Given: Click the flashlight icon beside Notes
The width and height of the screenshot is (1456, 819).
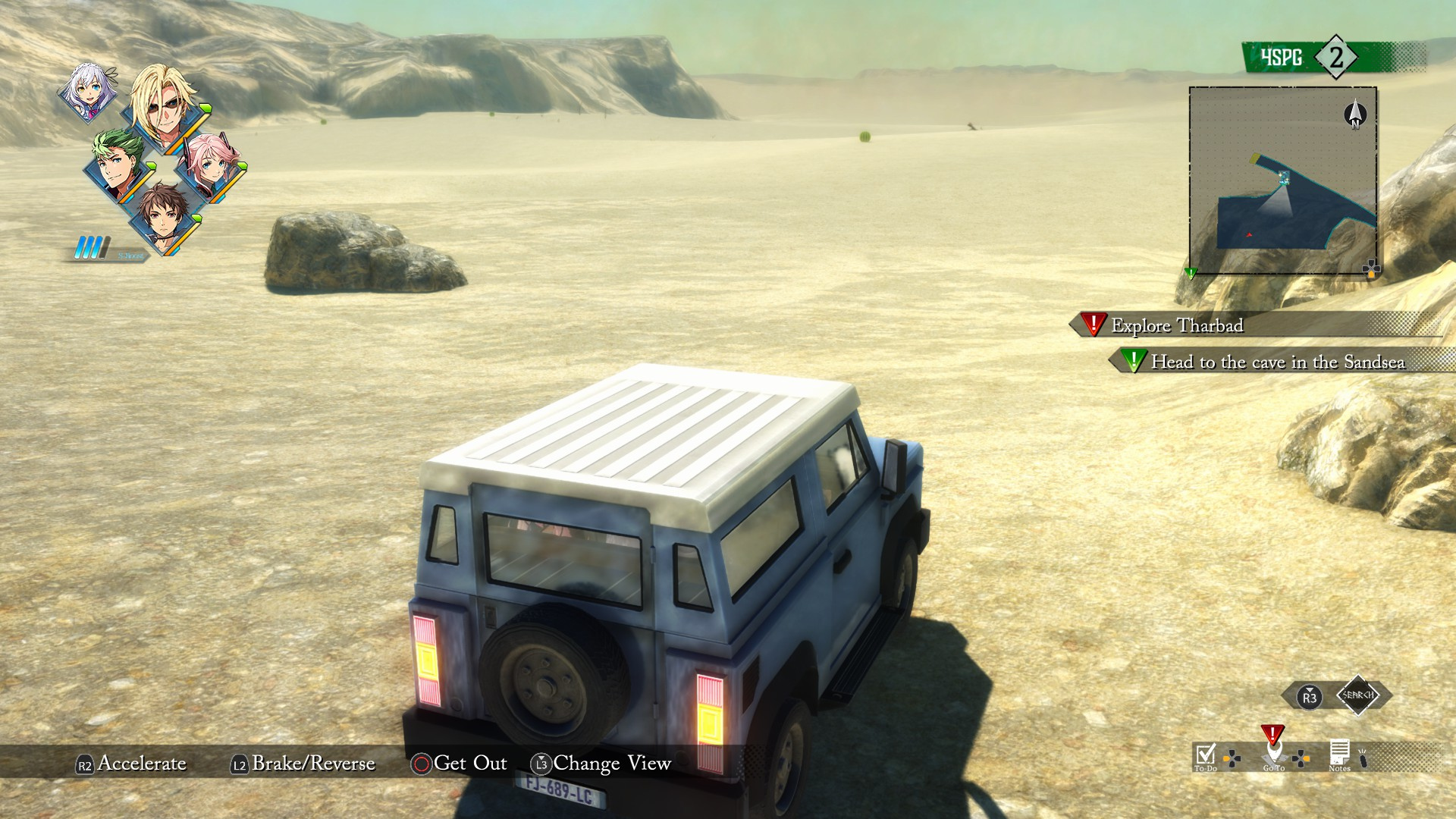Looking at the screenshot, I should (x=1363, y=758).
